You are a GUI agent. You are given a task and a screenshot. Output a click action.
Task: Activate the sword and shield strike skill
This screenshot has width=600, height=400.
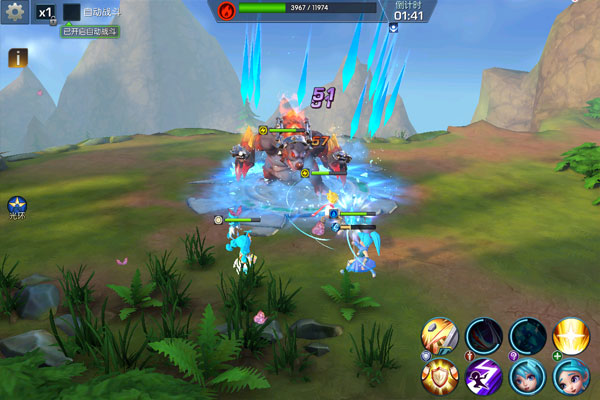click(x=440, y=336)
